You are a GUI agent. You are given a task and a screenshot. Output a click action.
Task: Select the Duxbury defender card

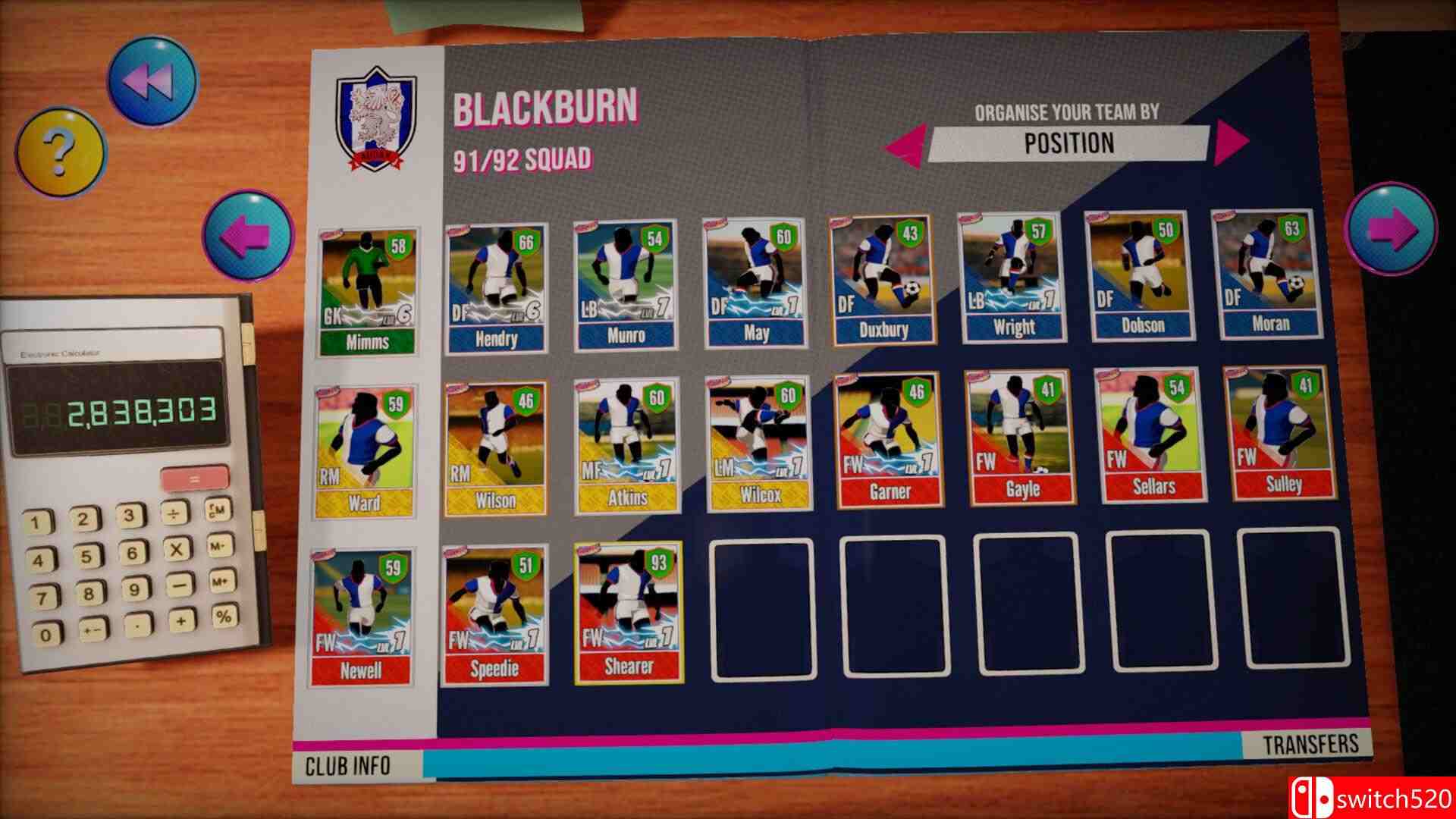click(x=883, y=281)
